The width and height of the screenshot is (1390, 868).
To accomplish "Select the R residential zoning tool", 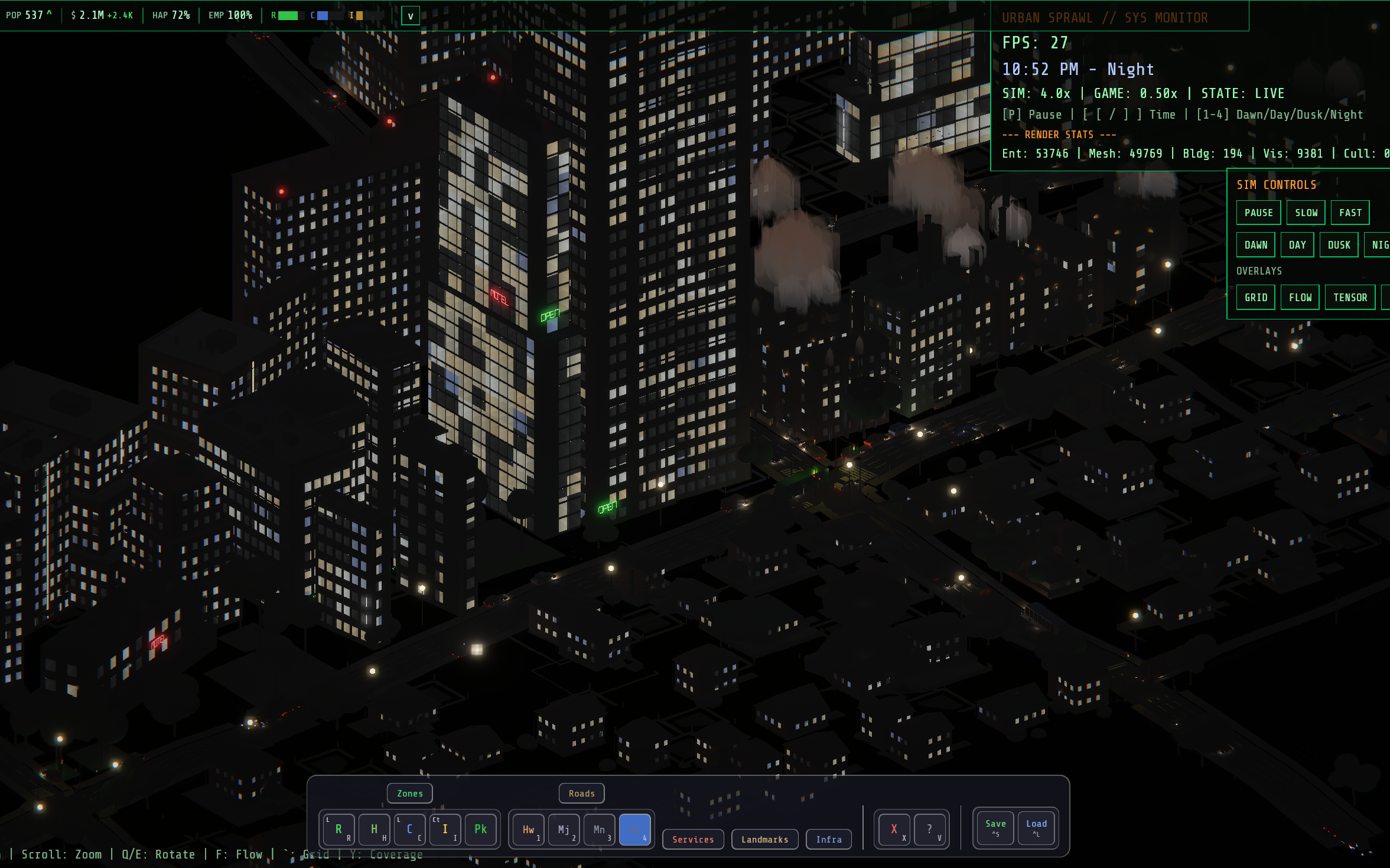I will click(x=338, y=828).
